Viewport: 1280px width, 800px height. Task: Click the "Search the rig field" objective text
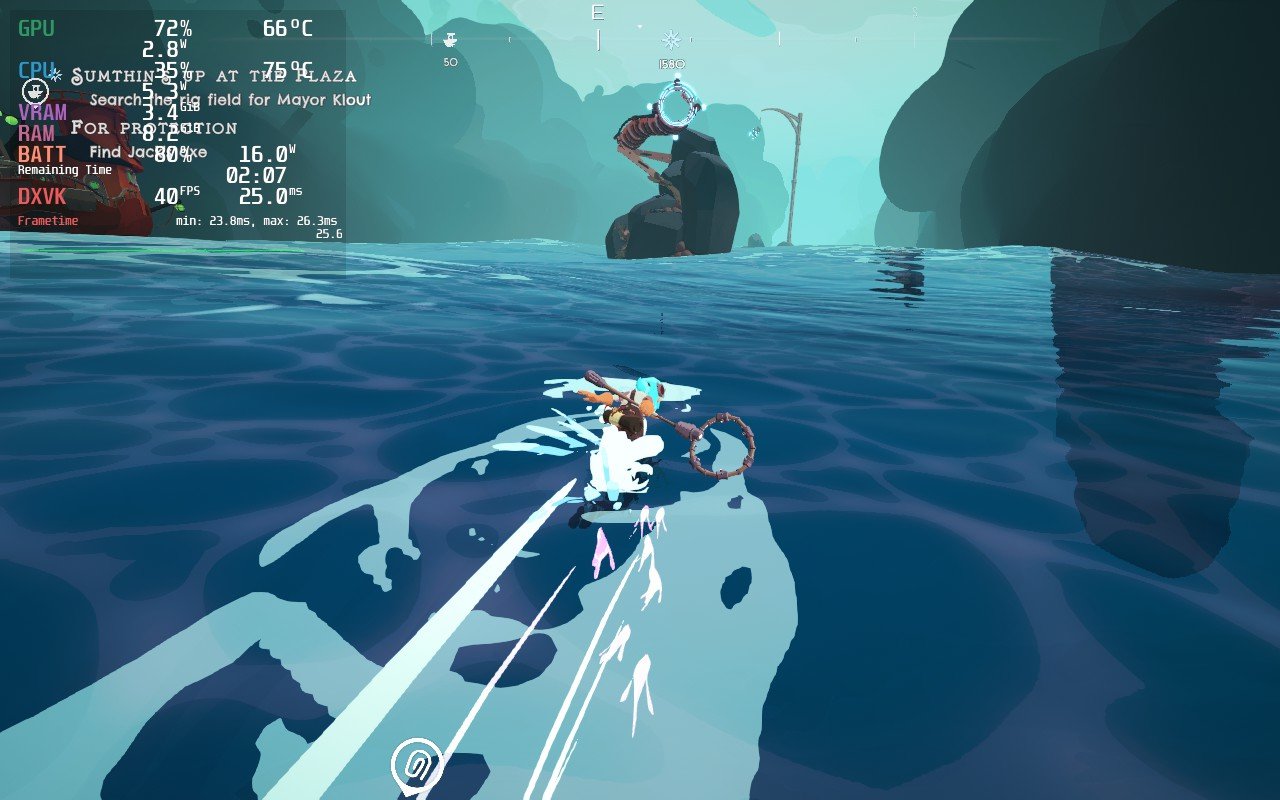[230, 100]
